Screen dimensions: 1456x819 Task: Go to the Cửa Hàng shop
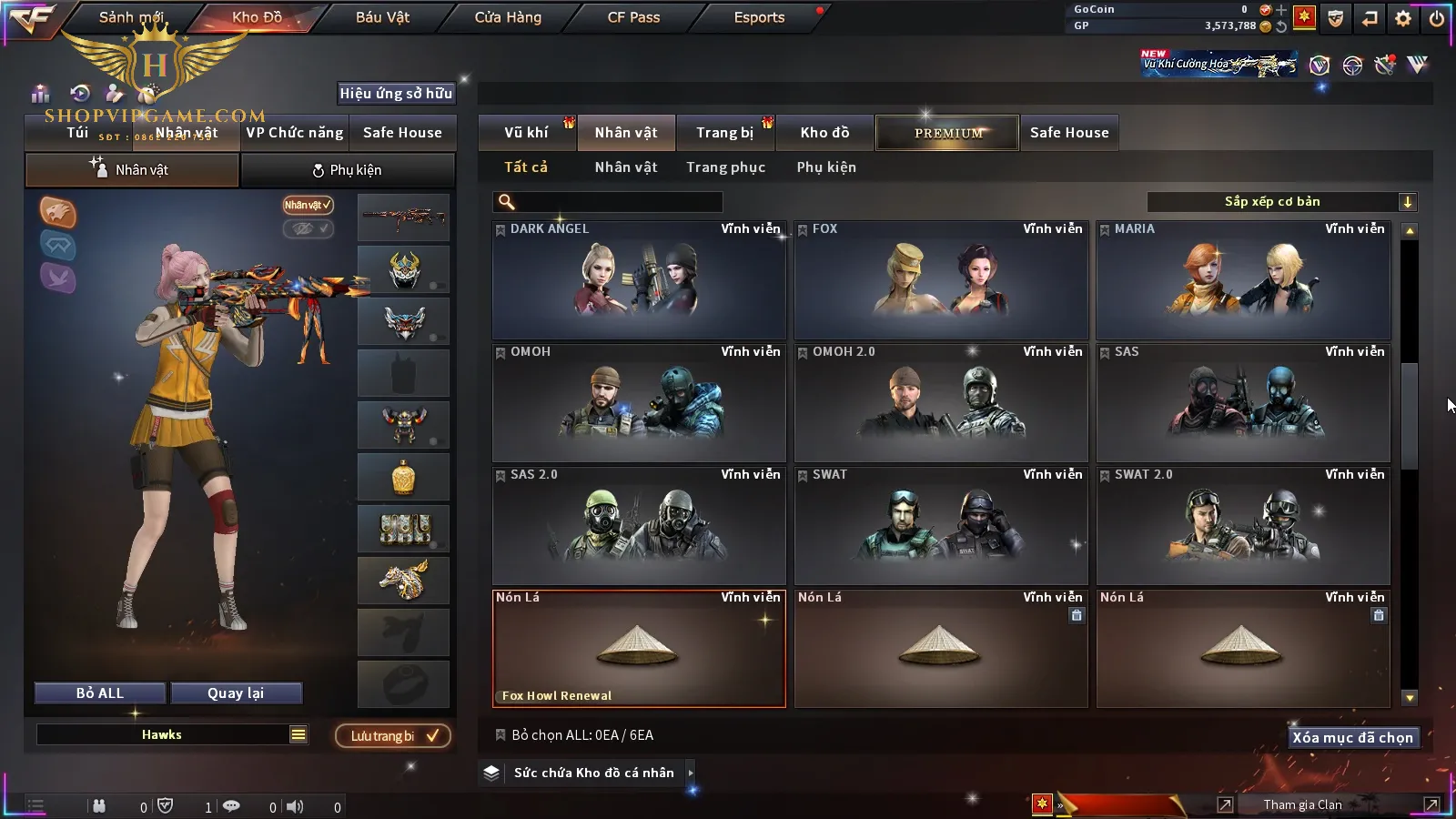click(508, 17)
